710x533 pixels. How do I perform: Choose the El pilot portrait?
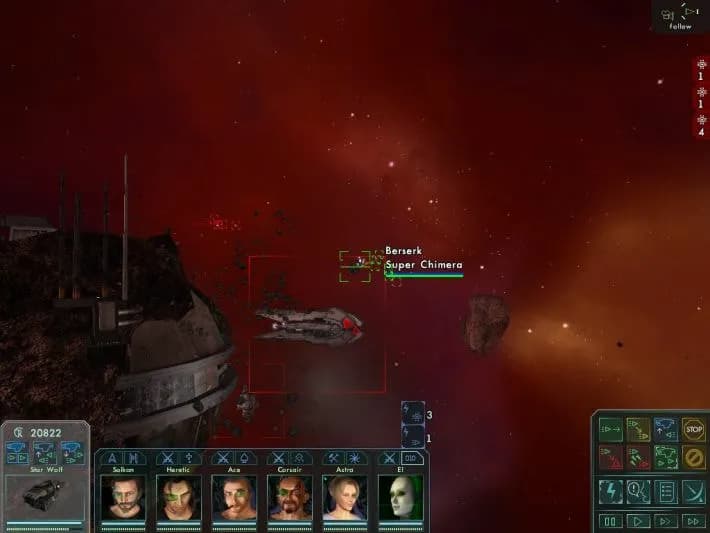[x=400, y=496]
